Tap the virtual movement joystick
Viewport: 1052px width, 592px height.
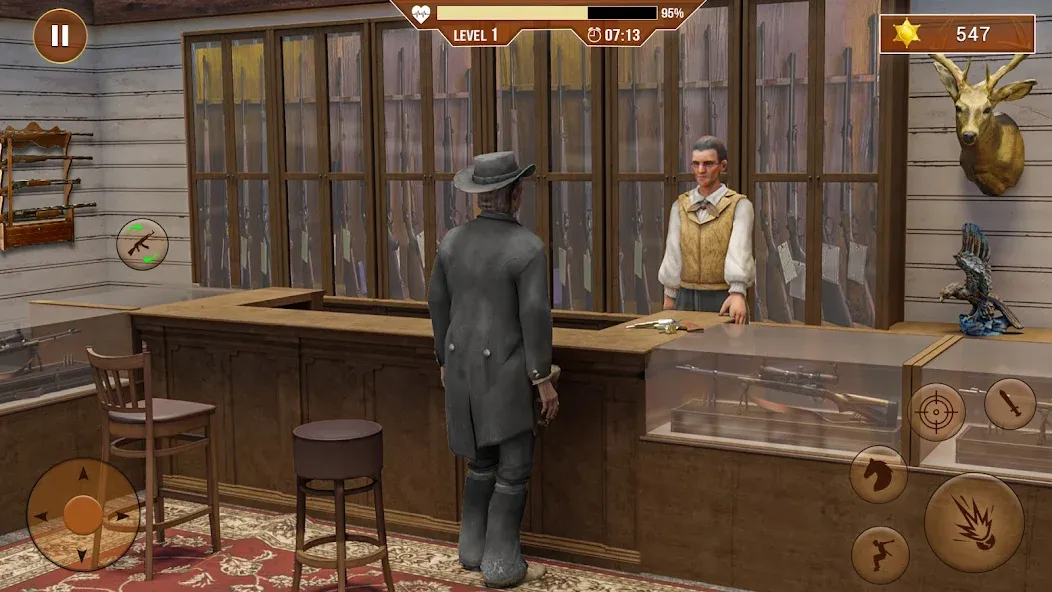(x=83, y=515)
